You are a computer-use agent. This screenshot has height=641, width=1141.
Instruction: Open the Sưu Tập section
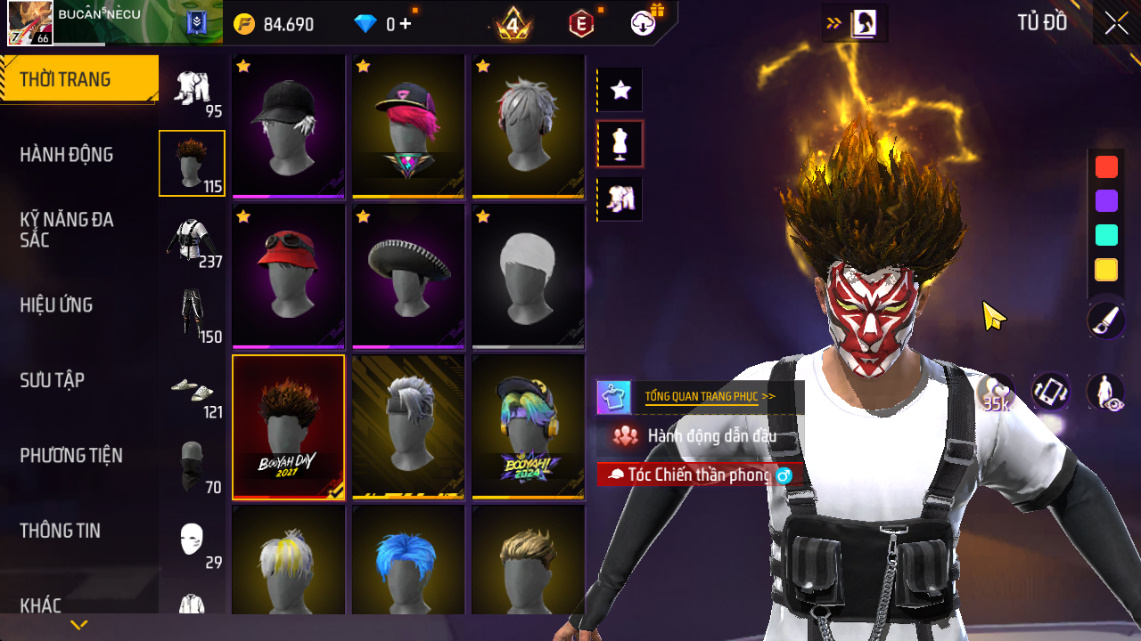point(52,380)
